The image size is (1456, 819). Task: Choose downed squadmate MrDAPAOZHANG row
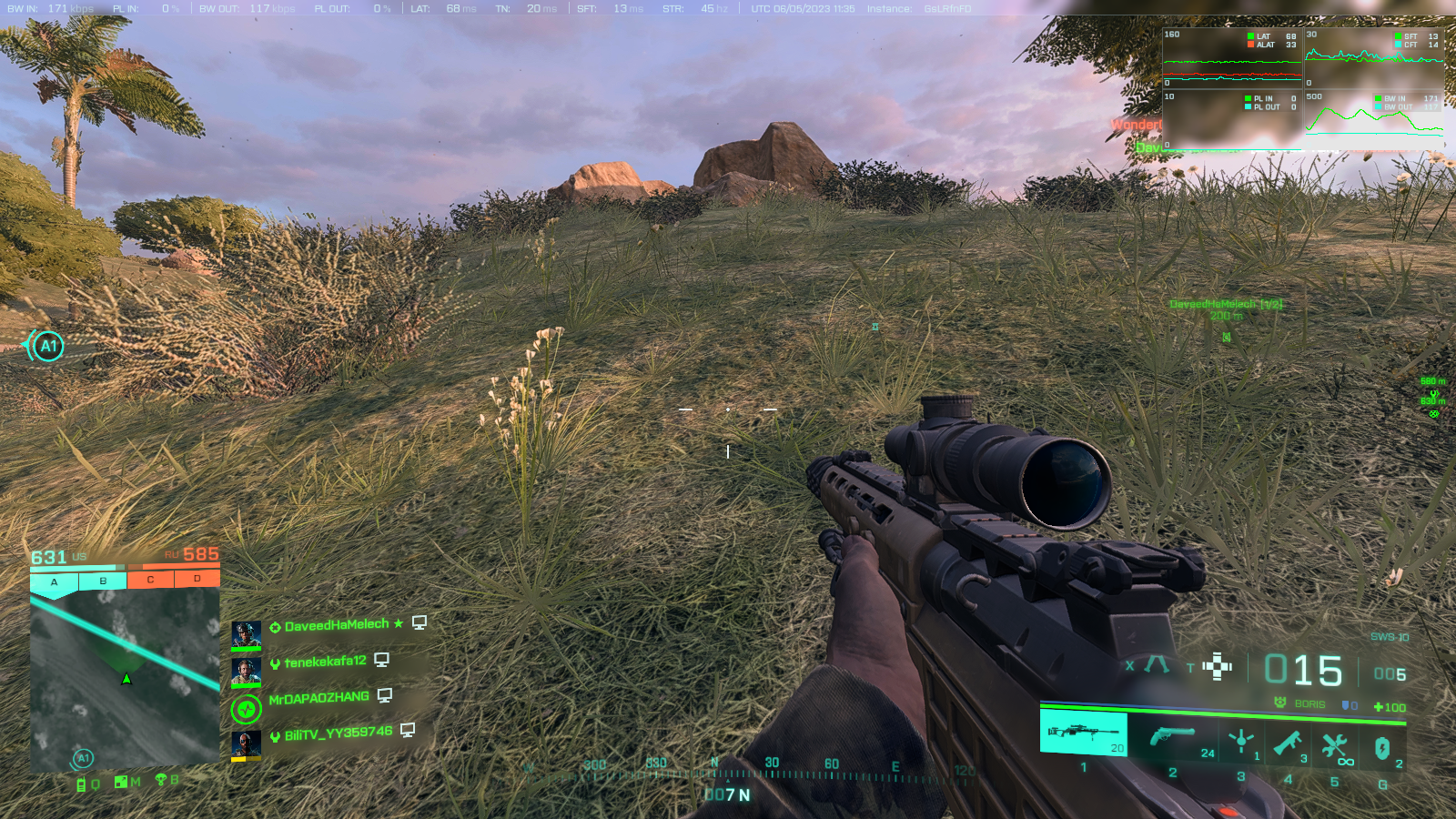[318, 698]
